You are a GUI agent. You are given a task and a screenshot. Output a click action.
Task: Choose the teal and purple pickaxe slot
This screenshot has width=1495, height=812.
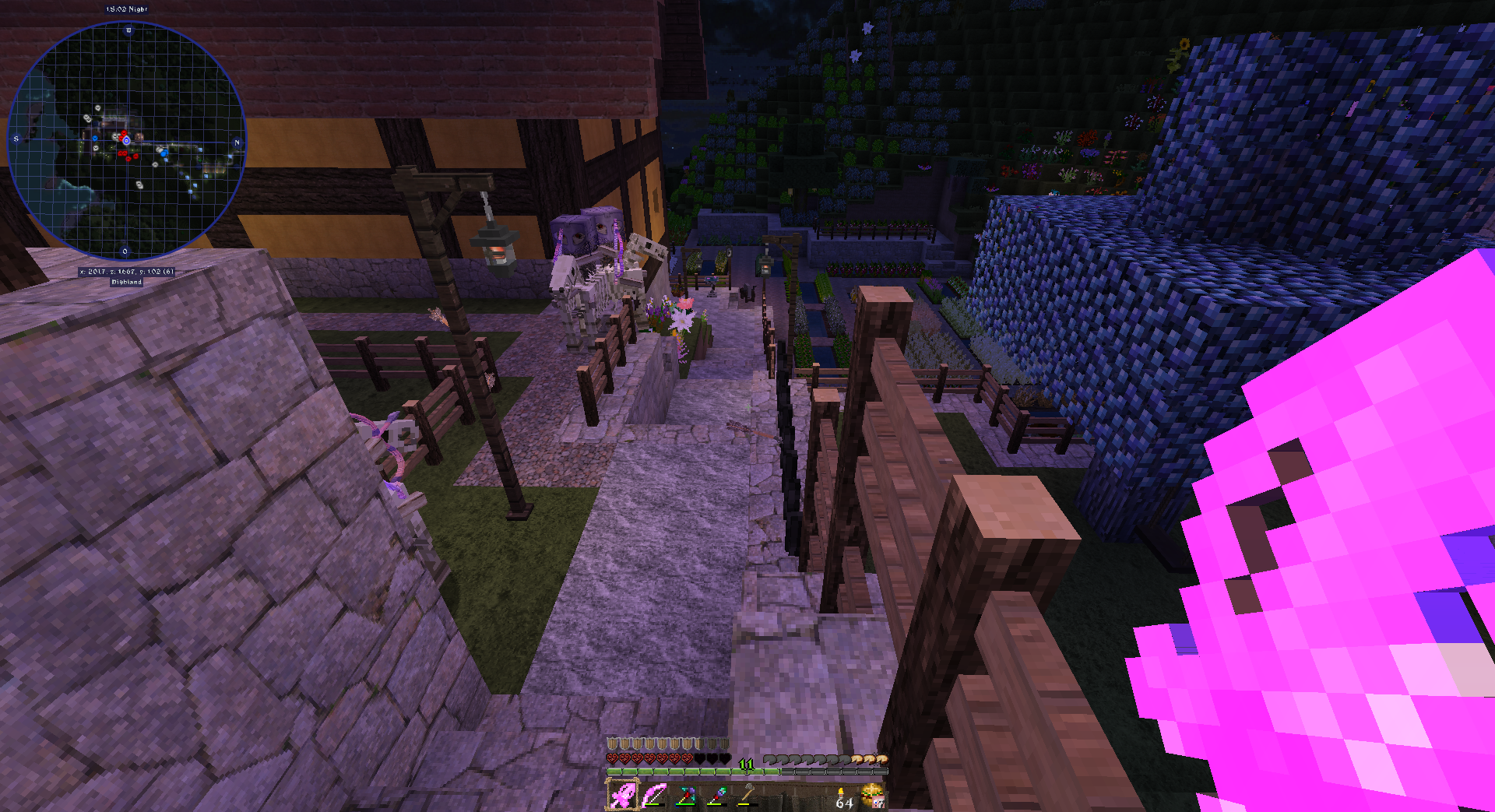pyautogui.click(x=685, y=796)
